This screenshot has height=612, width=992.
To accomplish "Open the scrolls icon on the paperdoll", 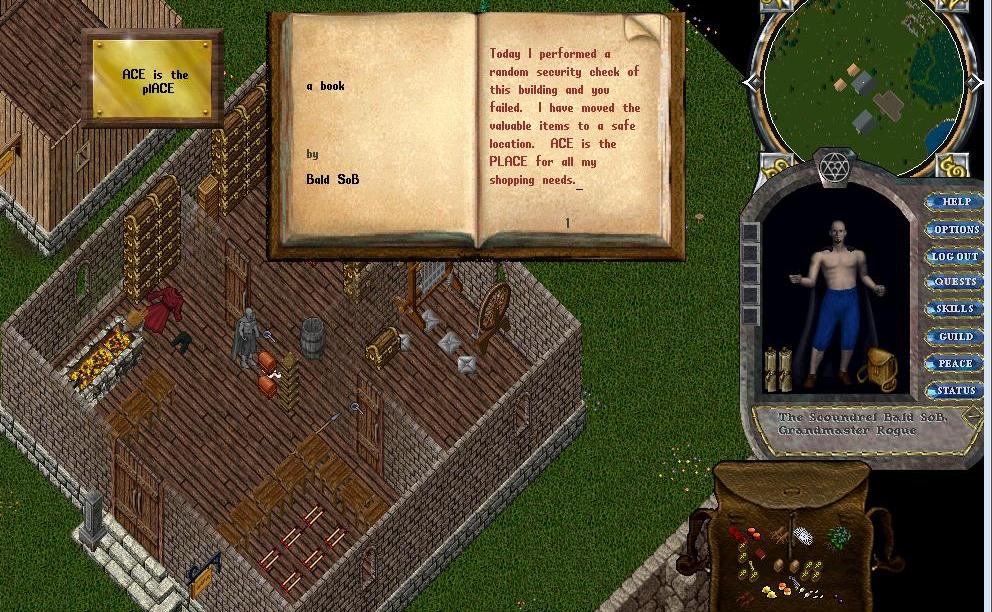I will (778, 369).
